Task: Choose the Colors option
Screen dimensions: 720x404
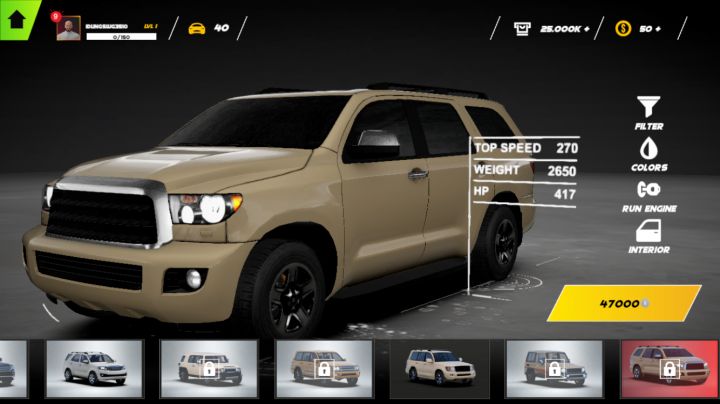Action: [649, 153]
